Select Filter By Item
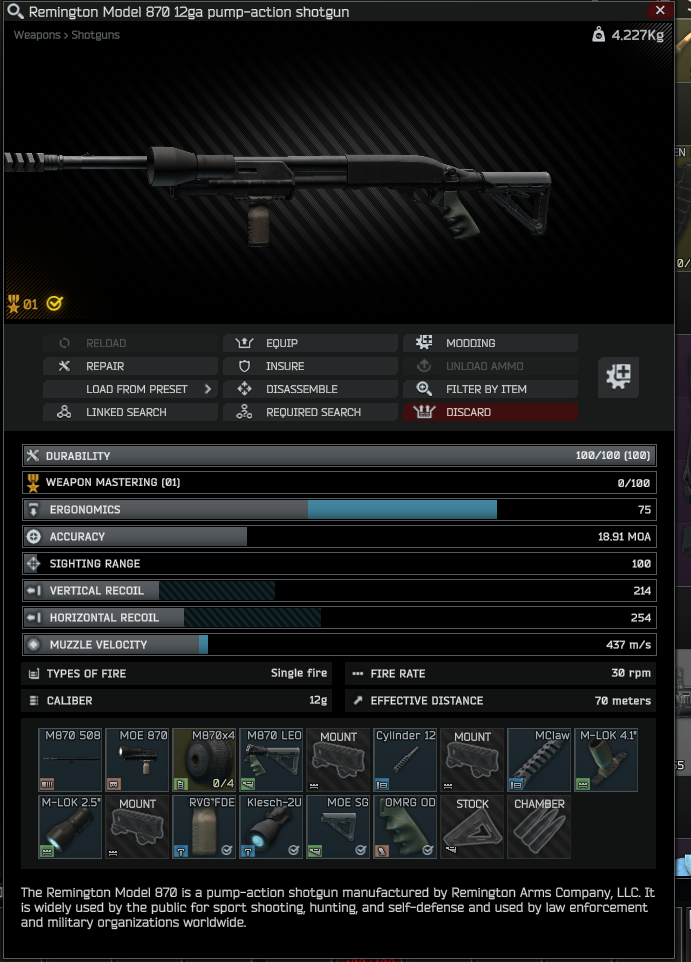 [x=490, y=389]
